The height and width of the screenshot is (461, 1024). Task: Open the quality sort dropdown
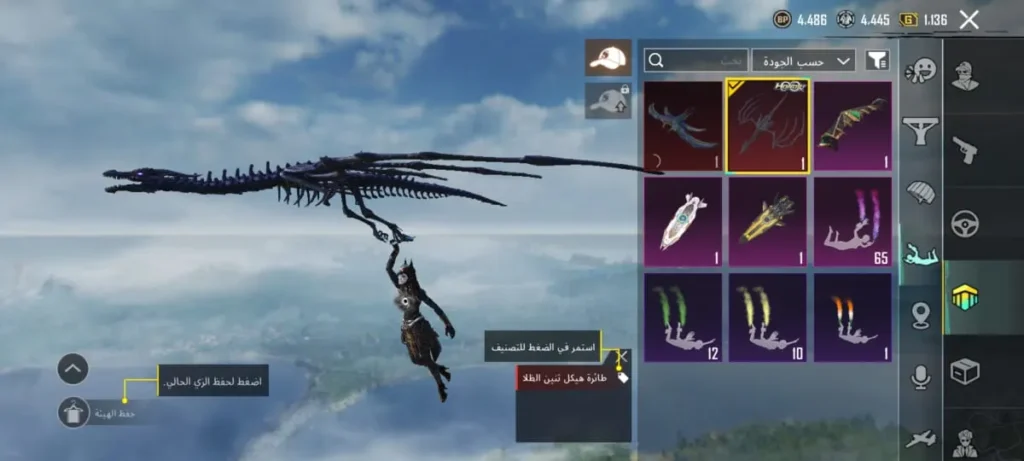803,61
